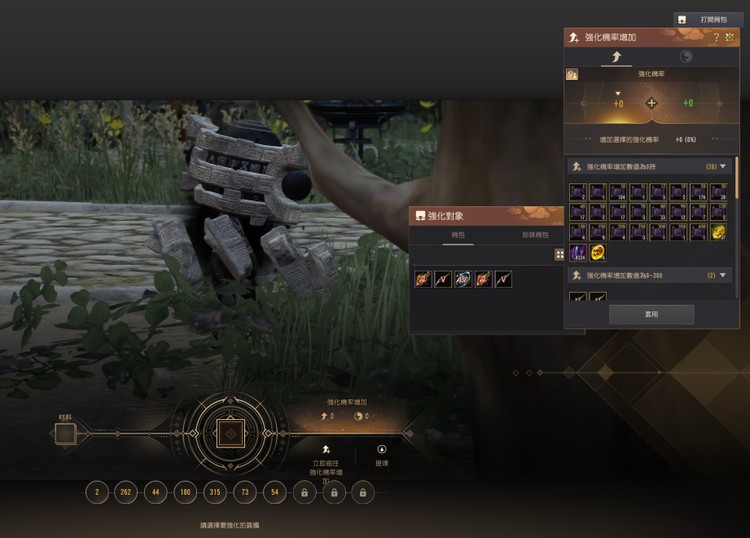The width and height of the screenshot is (750, 538).
Task: Click the 材料 material slot
Action: pyautogui.click(x=65, y=434)
